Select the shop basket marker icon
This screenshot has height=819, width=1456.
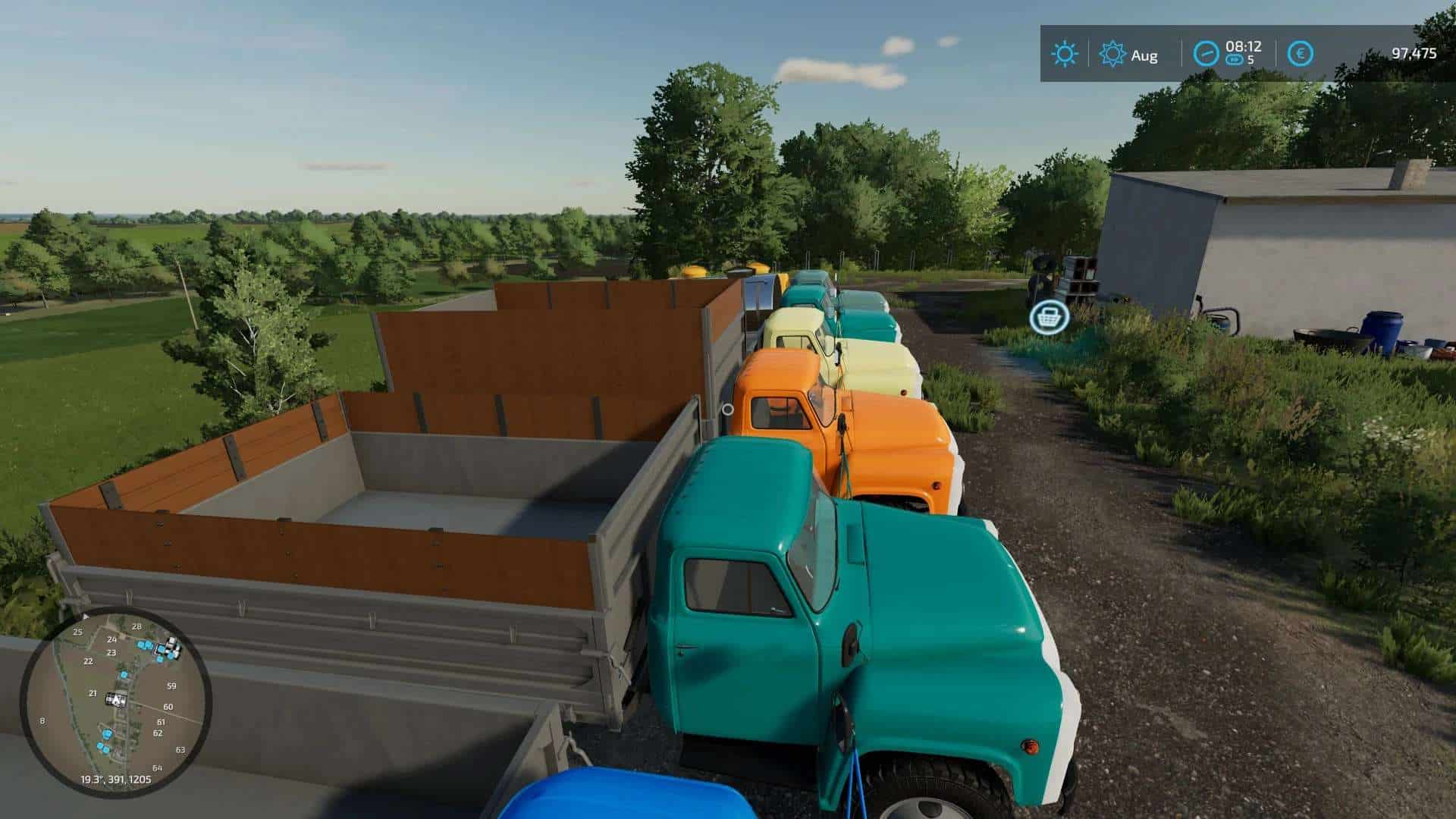[x=1050, y=316]
